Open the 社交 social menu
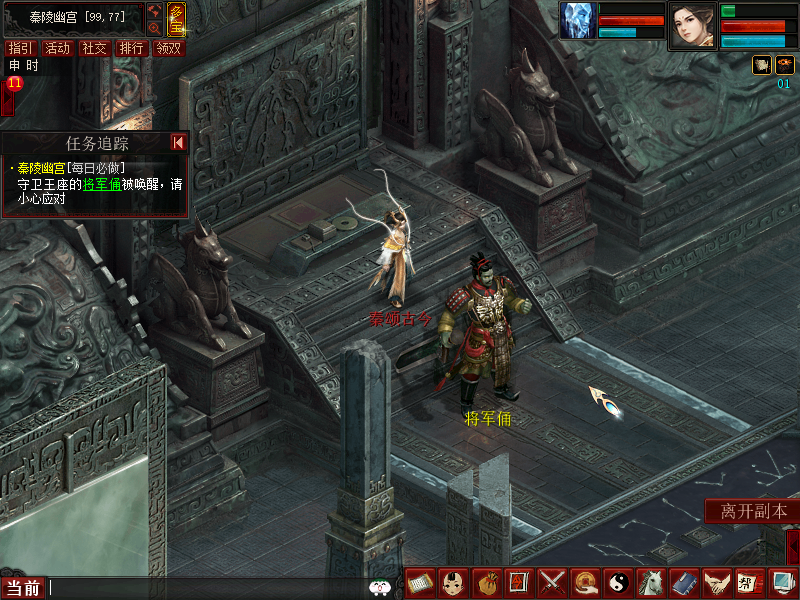 click(95, 48)
